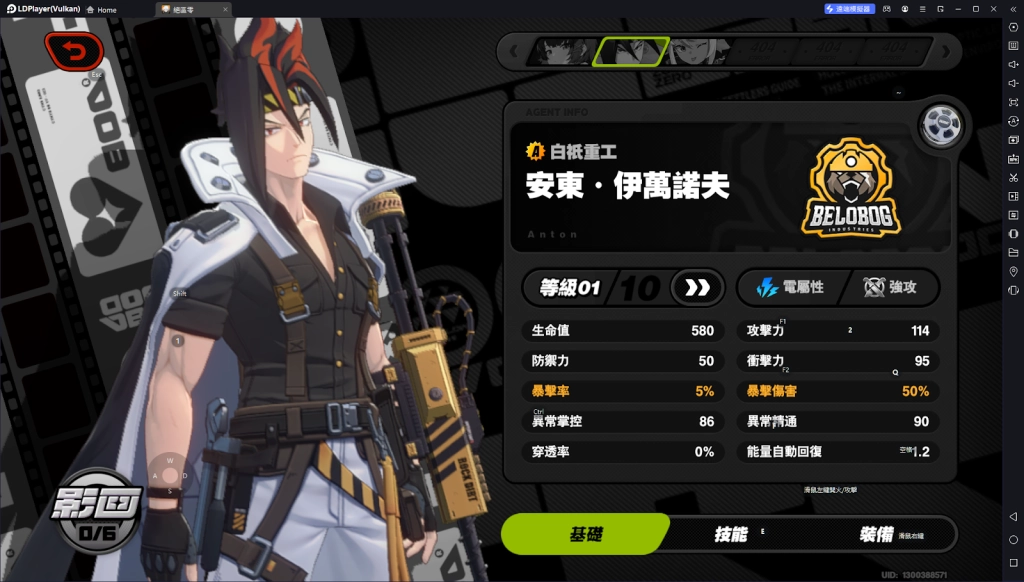Click the film reel icon on agent info

tap(940, 125)
